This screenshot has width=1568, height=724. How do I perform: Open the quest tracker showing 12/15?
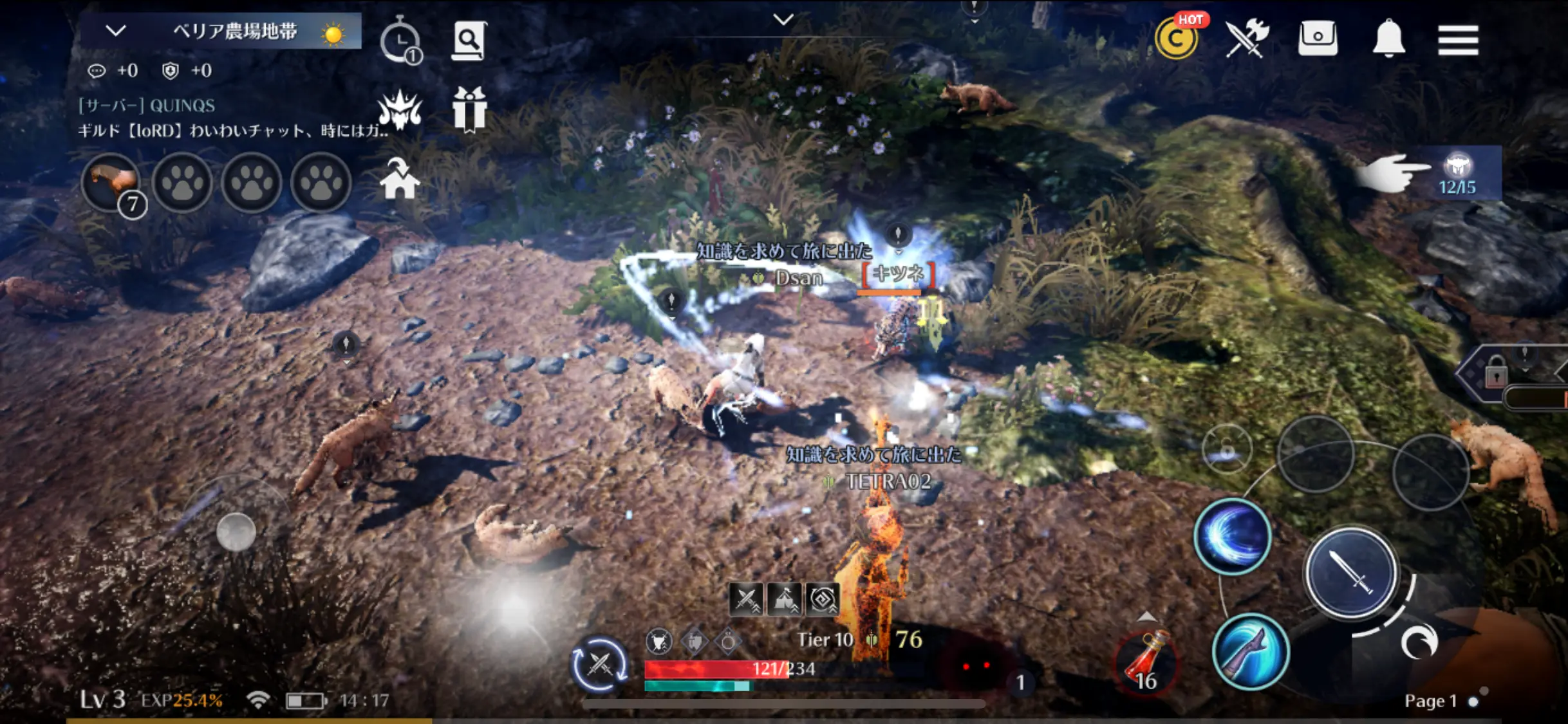pyautogui.click(x=1457, y=174)
